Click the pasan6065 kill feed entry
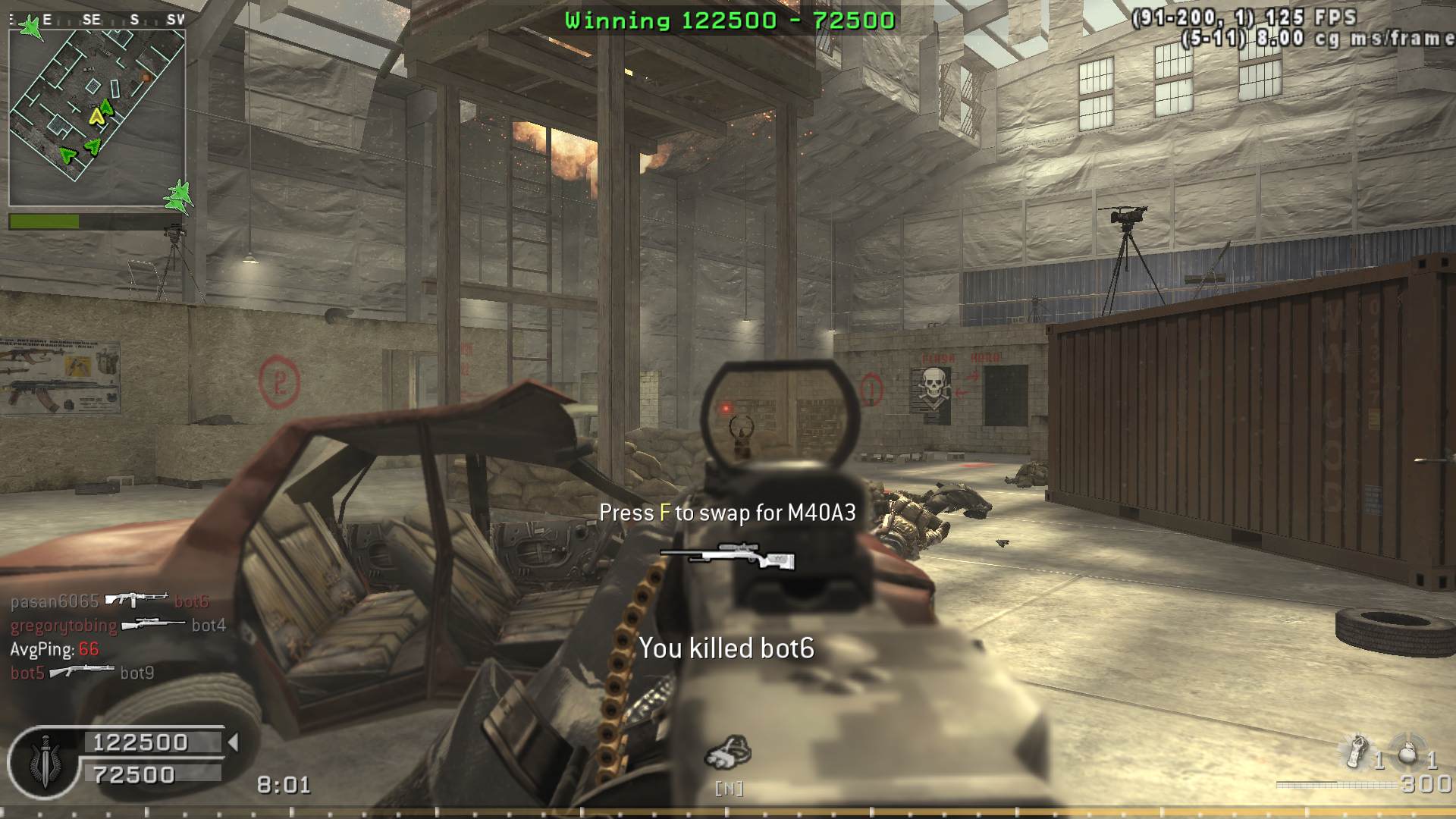 pyautogui.click(x=109, y=601)
